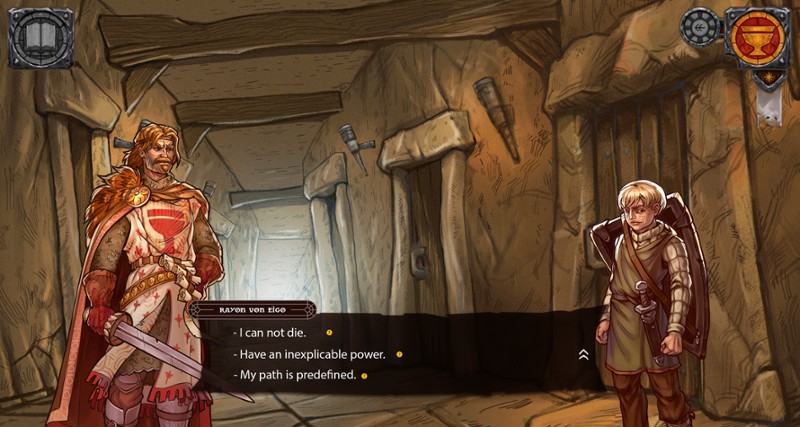The width and height of the screenshot is (800, 427).
Task: Open the journal book icon
Action: (x=42, y=39)
